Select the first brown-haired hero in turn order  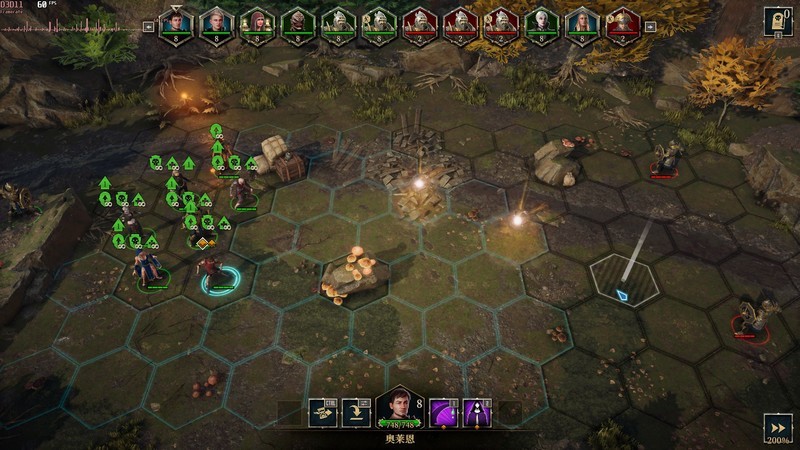pos(175,25)
